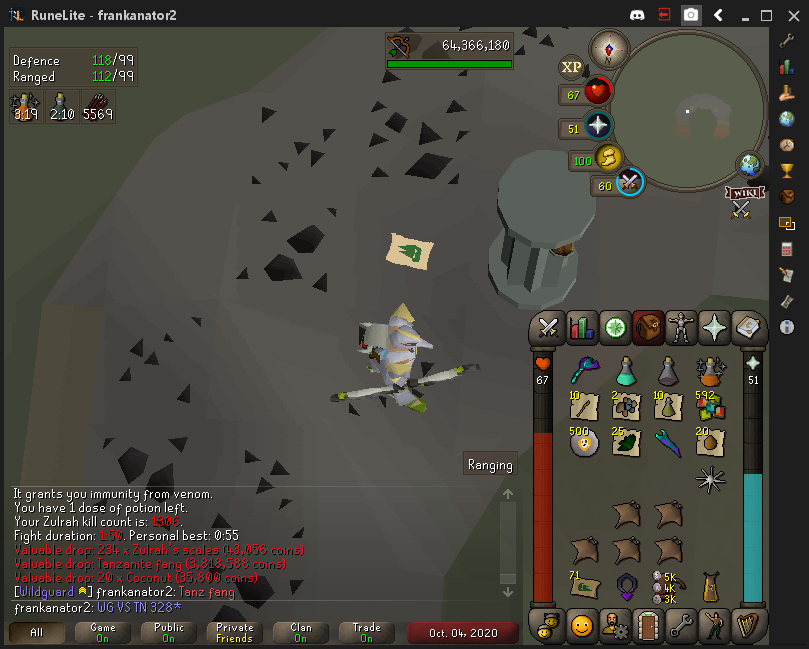Open the Prayer tab
Viewport: 809px width, 649px height.
tap(714, 327)
